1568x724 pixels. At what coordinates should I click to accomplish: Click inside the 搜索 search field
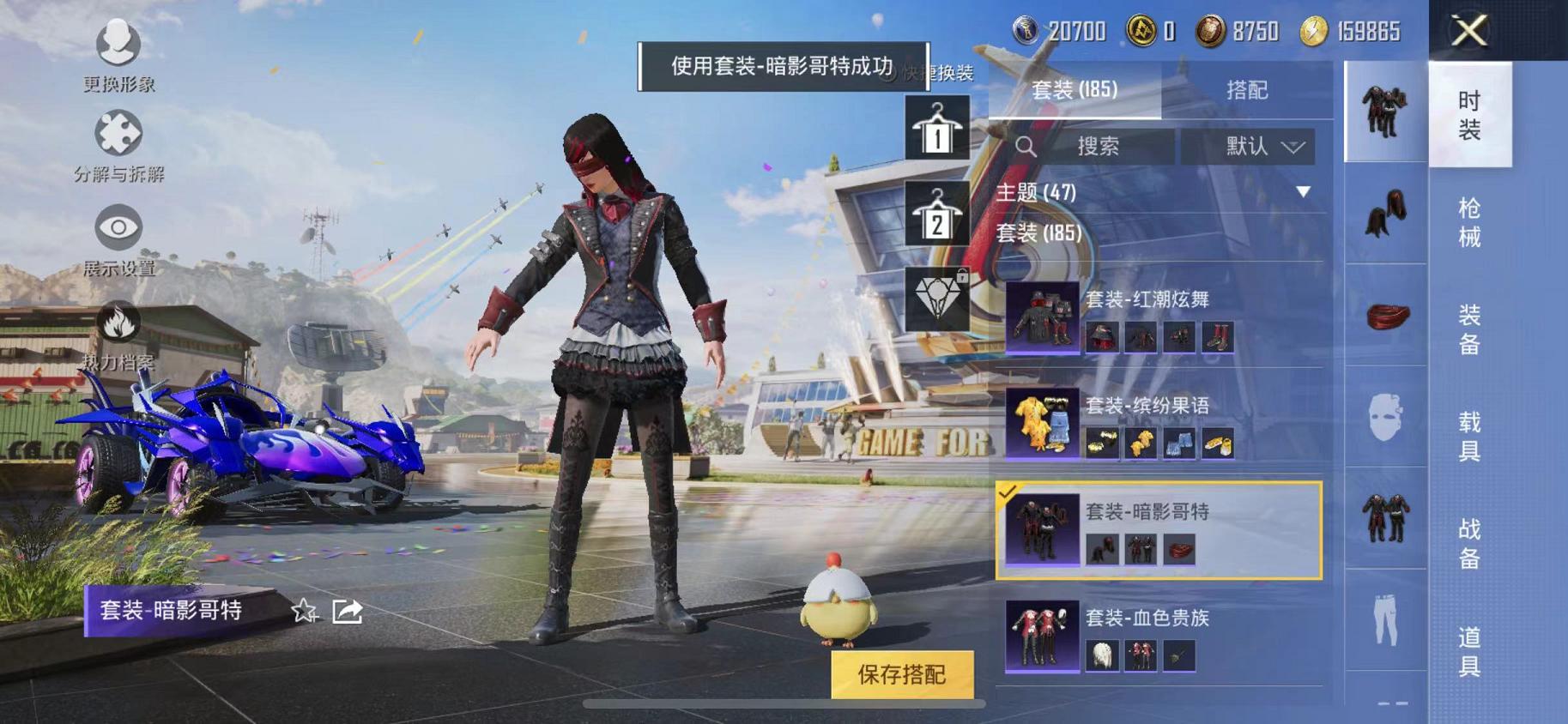click(1107, 146)
